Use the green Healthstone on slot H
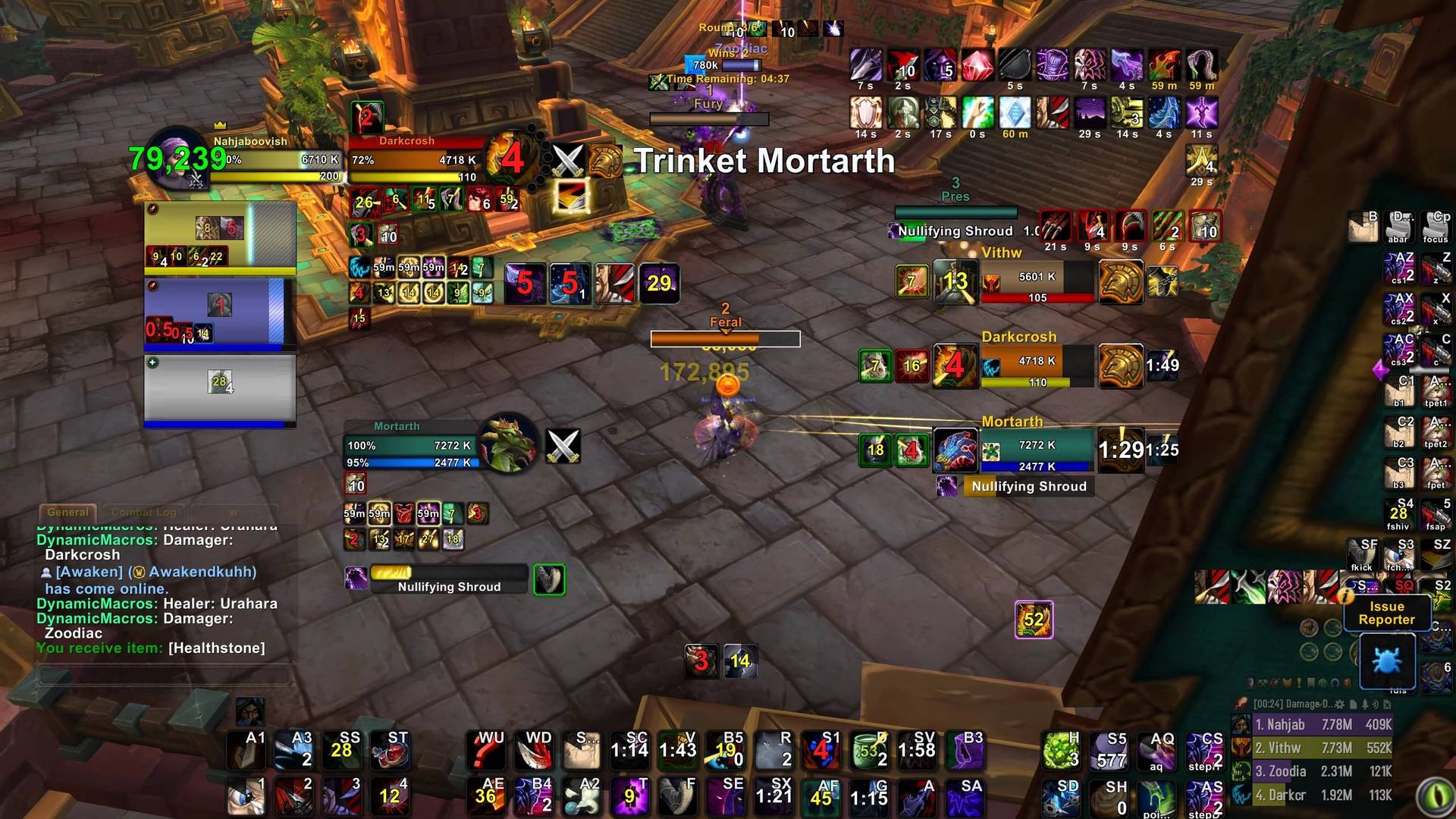Viewport: 1456px width, 819px height. [x=1062, y=751]
